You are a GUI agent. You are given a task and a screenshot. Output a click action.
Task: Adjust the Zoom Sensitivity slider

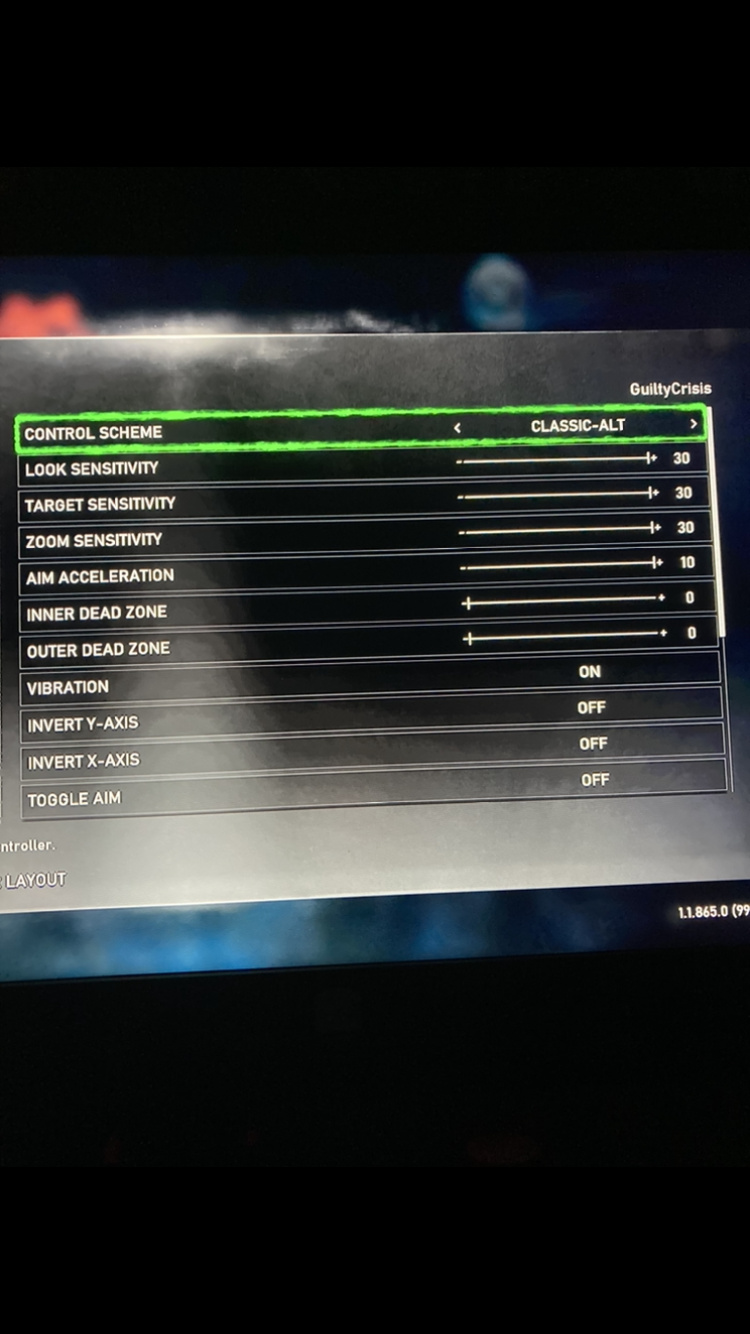coord(558,529)
